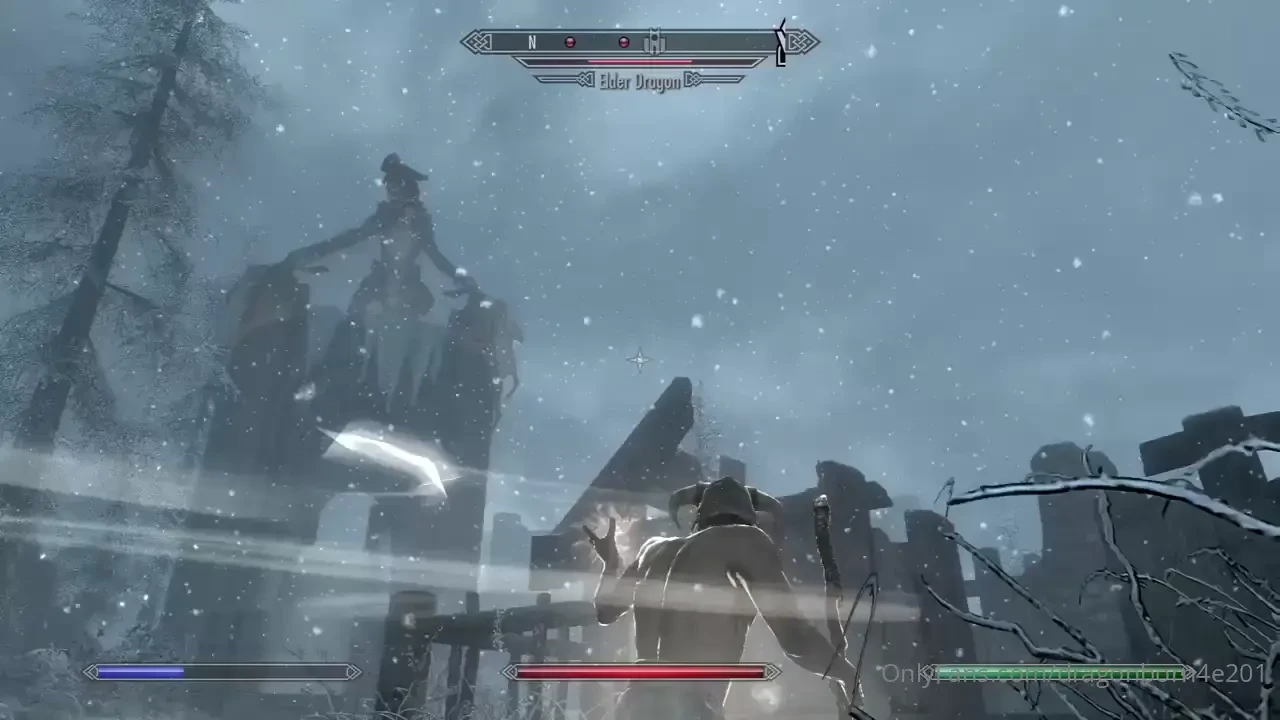Select the second red enemy dot on compass

(x=623, y=42)
